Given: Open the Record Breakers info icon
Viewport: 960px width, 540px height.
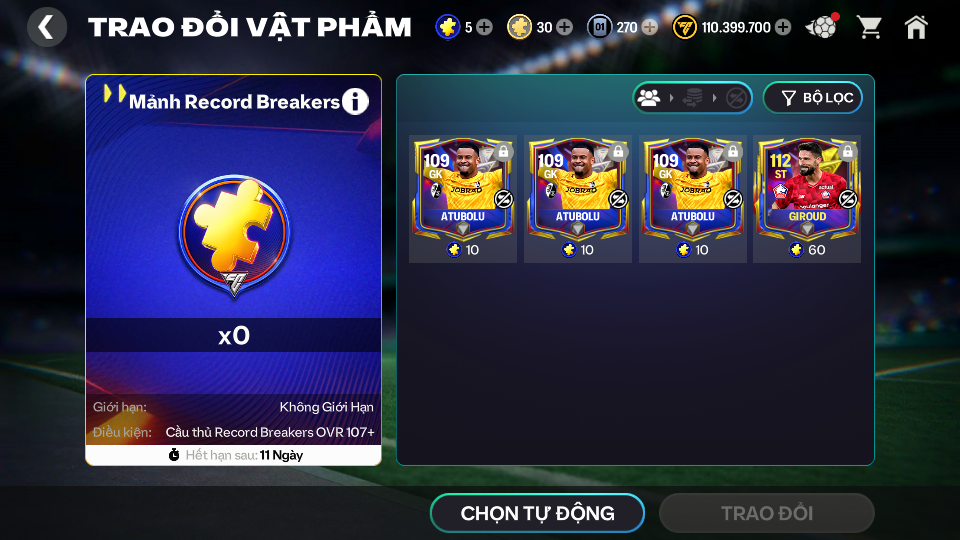Looking at the screenshot, I should tap(355, 101).
